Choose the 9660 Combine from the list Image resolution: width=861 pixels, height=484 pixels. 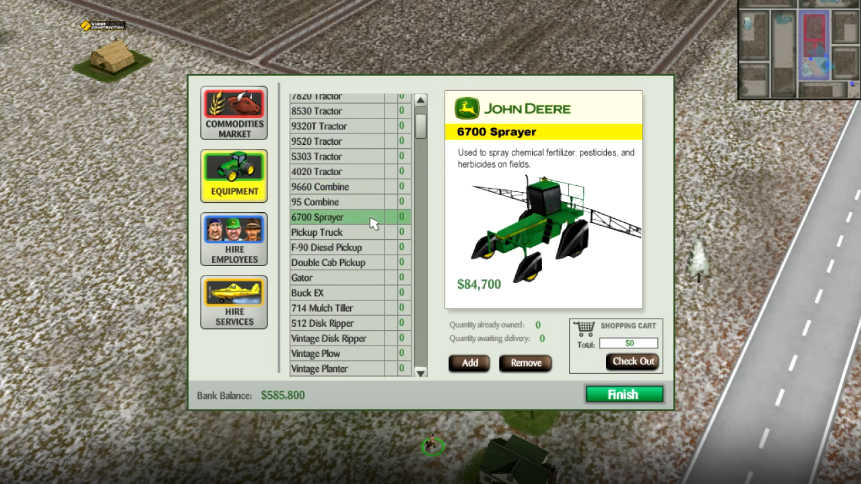pyautogui.click(x=337, y=187)
